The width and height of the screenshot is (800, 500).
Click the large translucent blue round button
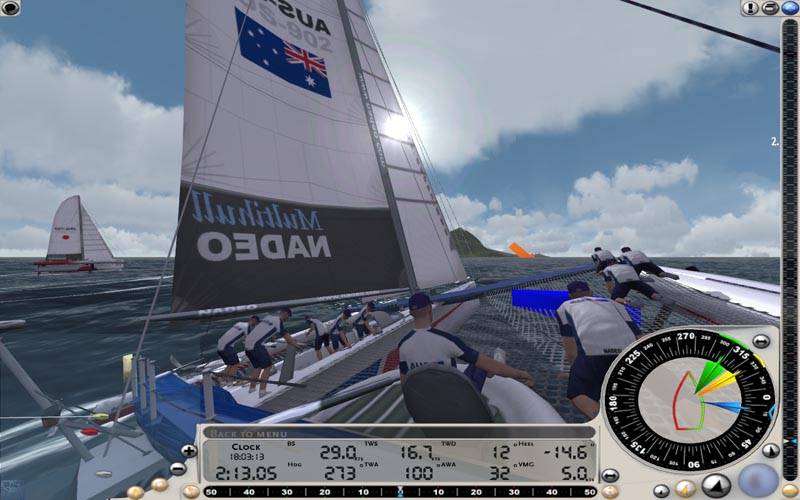pos(759,481)
